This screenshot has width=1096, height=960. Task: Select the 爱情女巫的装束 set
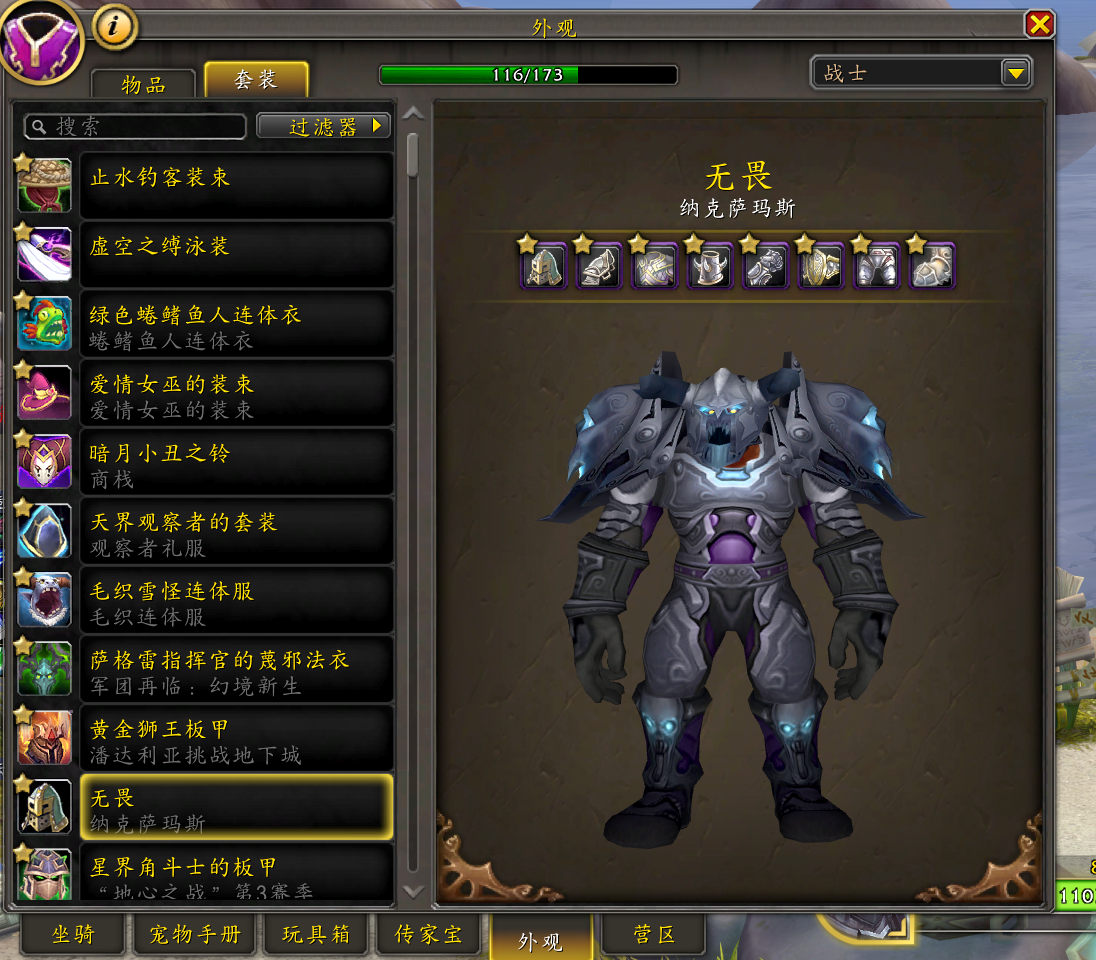[235, 392]
